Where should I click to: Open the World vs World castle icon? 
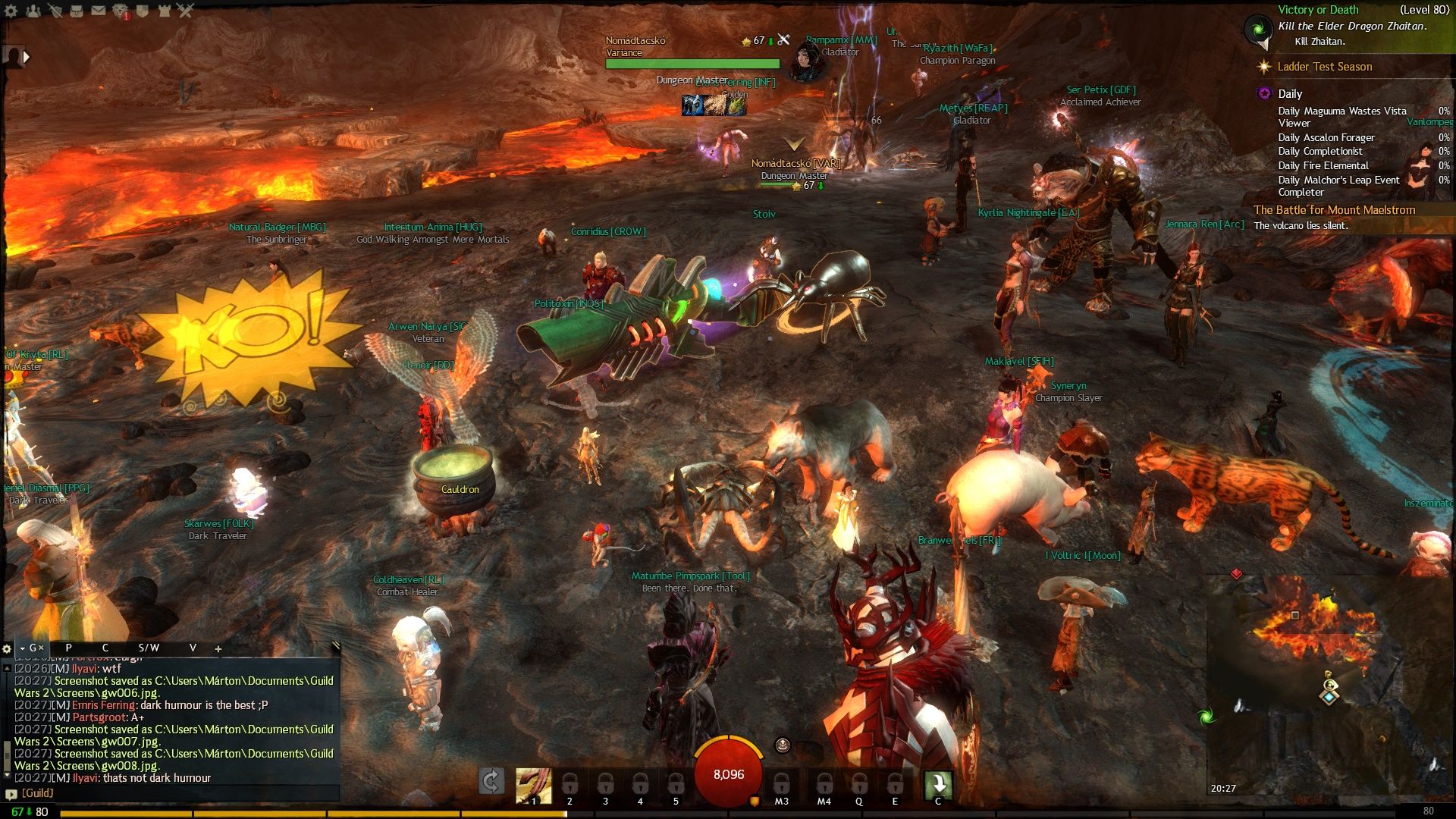pos(165,11)
